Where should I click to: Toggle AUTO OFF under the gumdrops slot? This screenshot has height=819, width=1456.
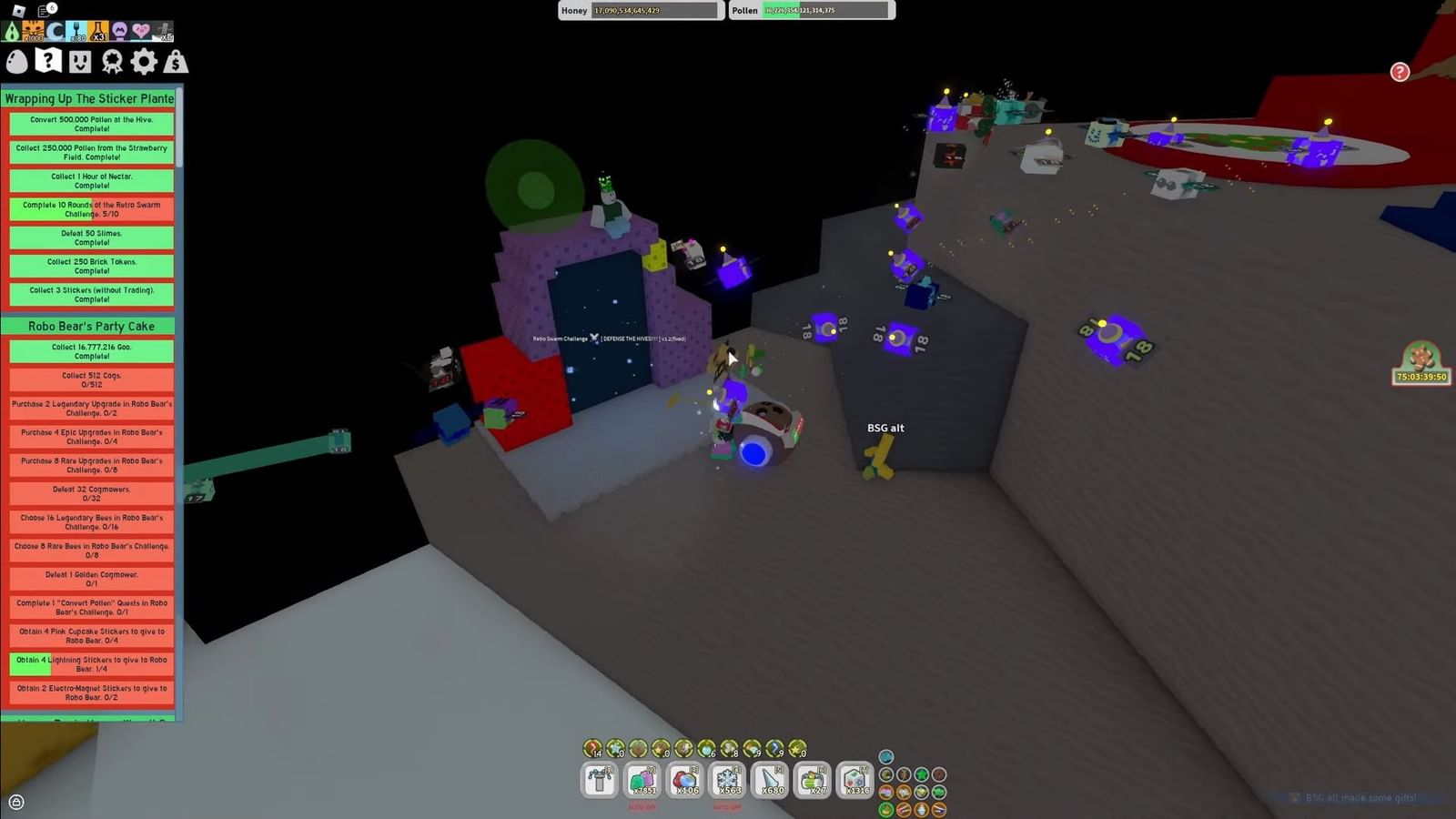pyautogui.click(x=640, y=807)
